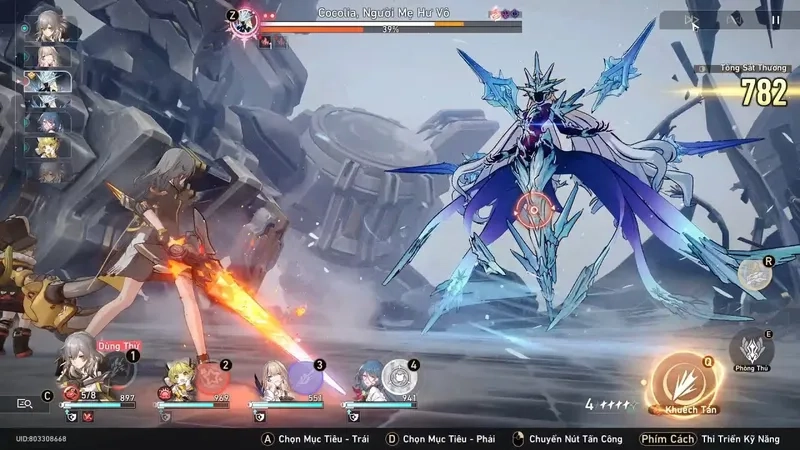800x450 pixels.
Task: Open the character details magnifier button
Action: 25,403
